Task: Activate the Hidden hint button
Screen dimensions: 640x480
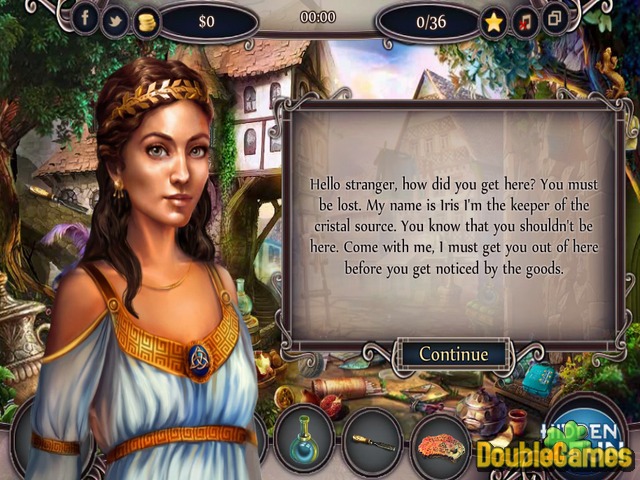Action: (594, 428)
